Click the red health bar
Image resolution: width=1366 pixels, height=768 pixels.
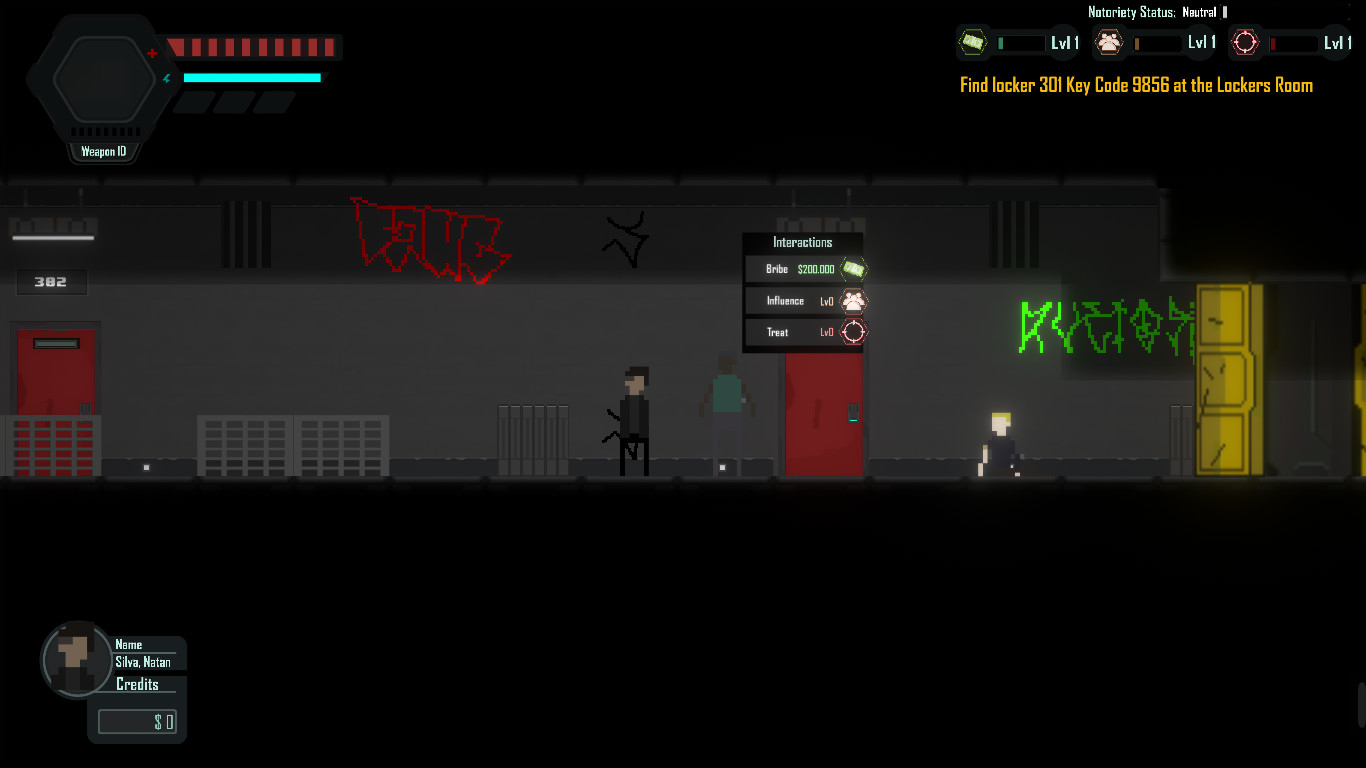(255, 47)
